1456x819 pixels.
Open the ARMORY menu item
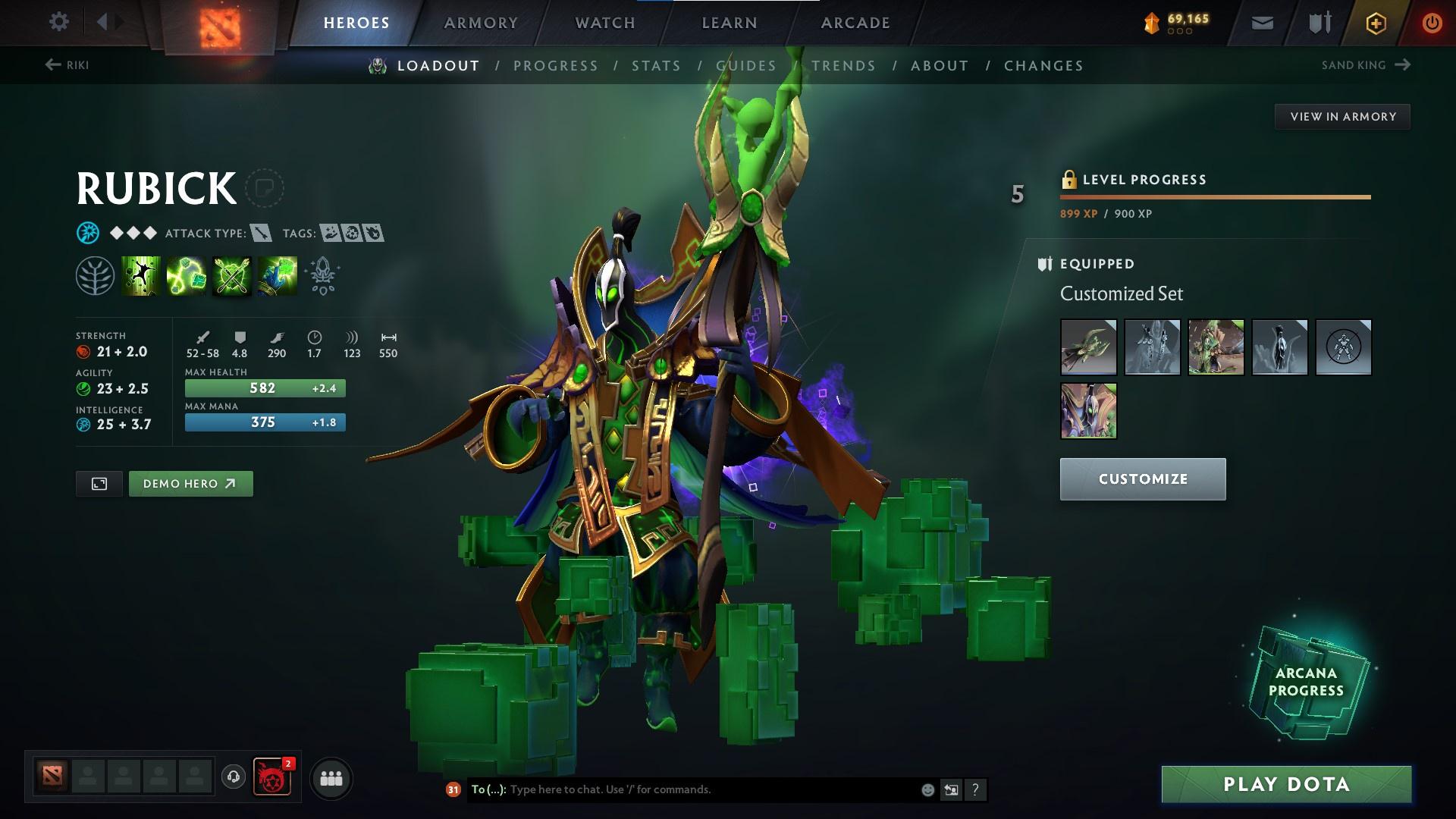click(x=482, y=22)
